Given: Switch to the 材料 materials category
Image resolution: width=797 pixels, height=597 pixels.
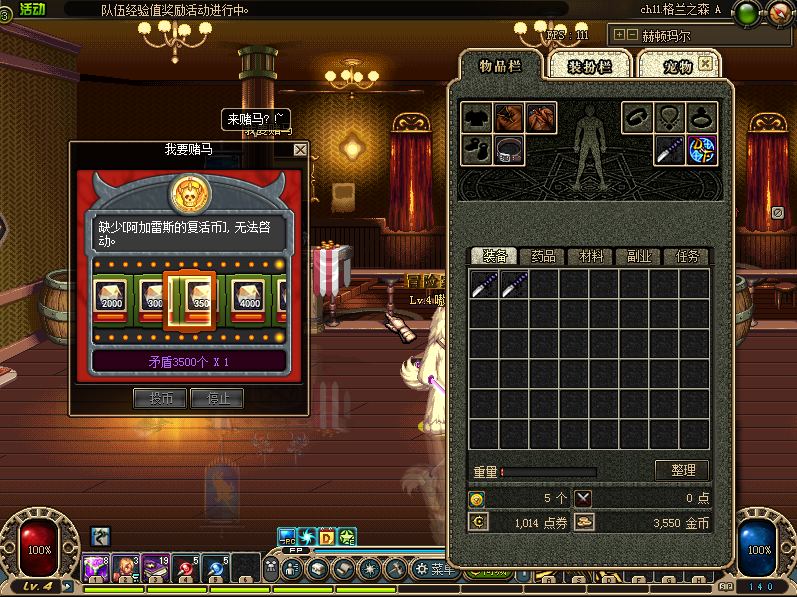Looking at the screenshot, I should coord(590,257).
